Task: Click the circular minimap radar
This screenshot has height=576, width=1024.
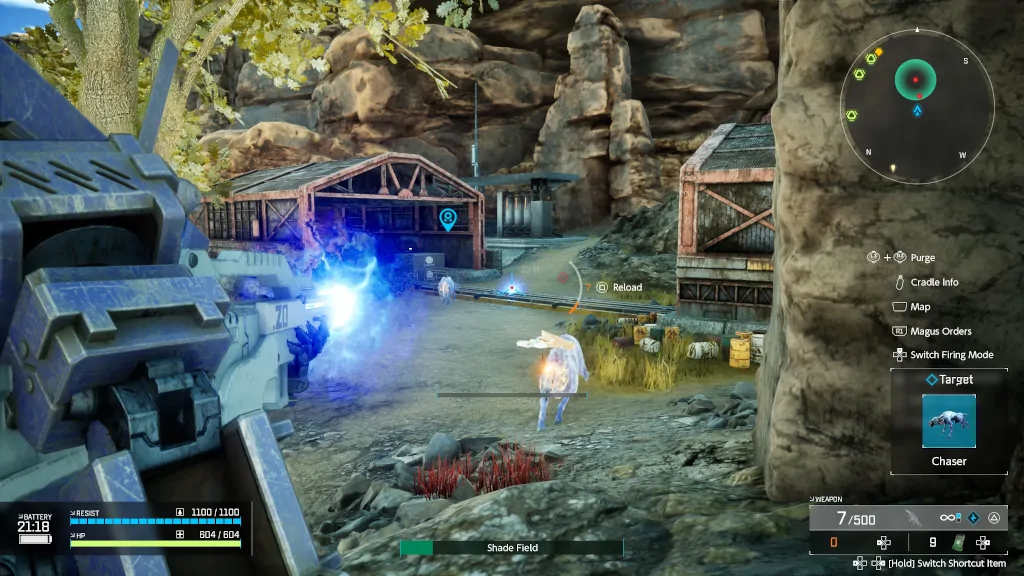Action: pyautogui.click(x=917, y=106)
